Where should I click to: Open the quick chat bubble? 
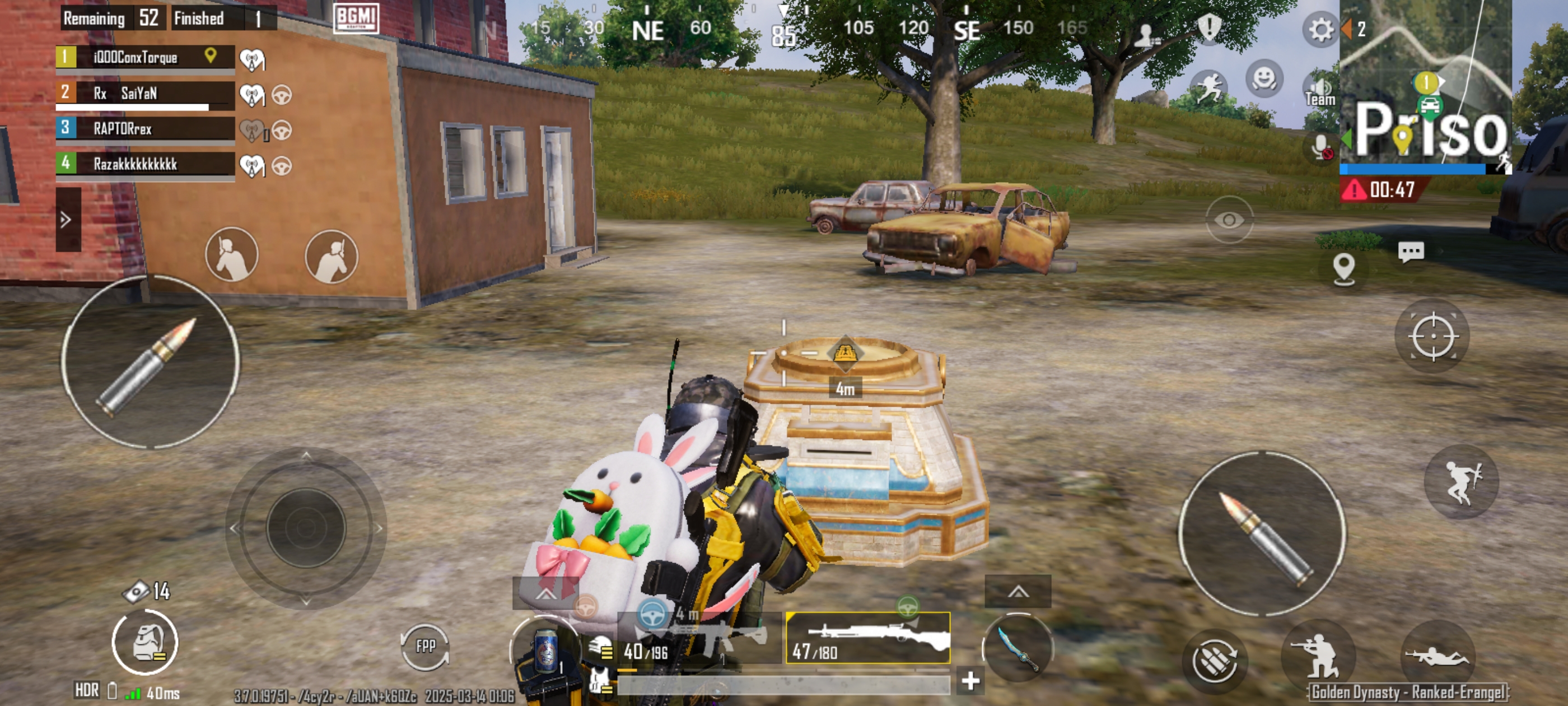coord(1410,252)
